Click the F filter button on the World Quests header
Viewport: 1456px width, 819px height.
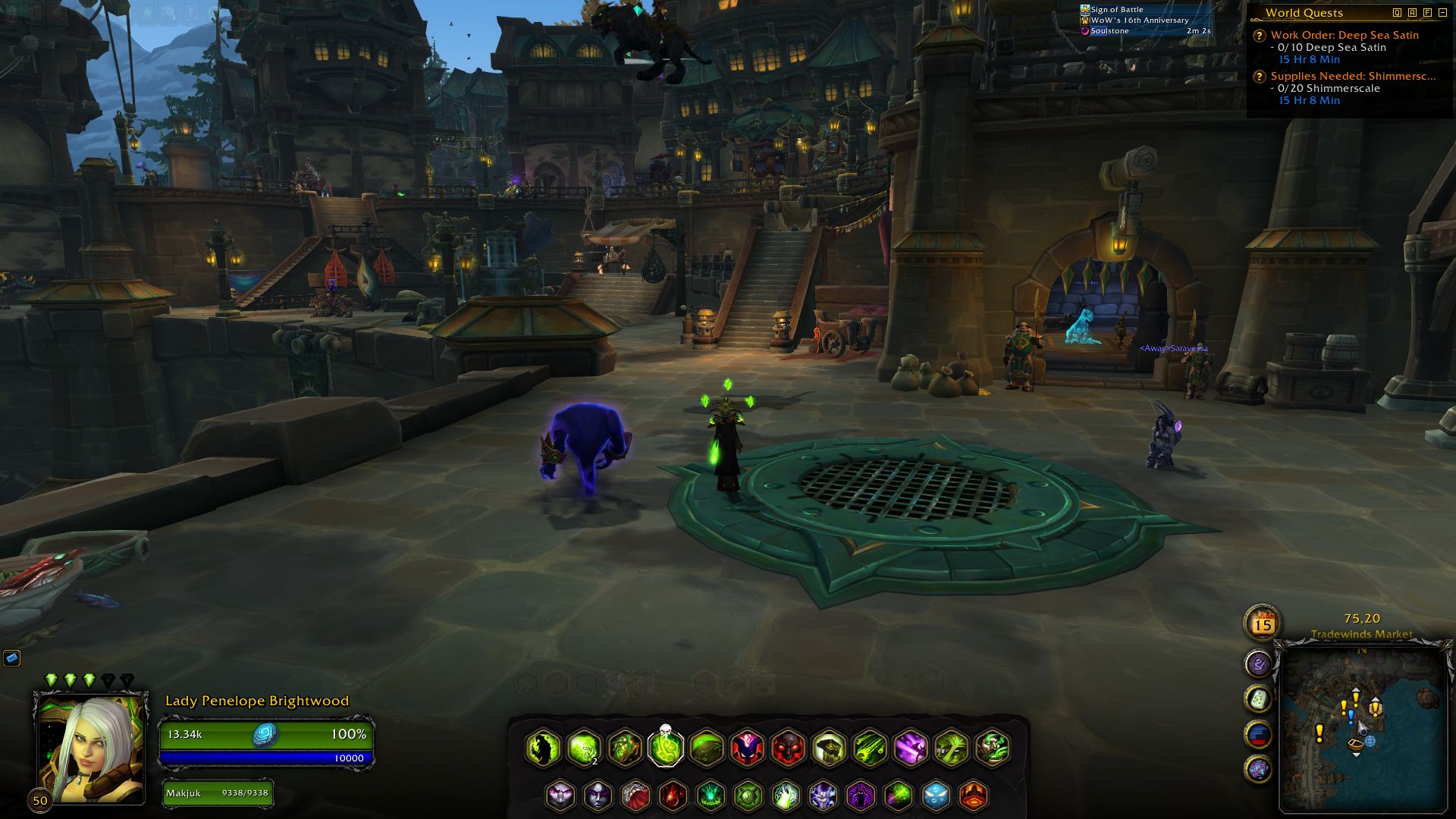tap(1426, 13)
